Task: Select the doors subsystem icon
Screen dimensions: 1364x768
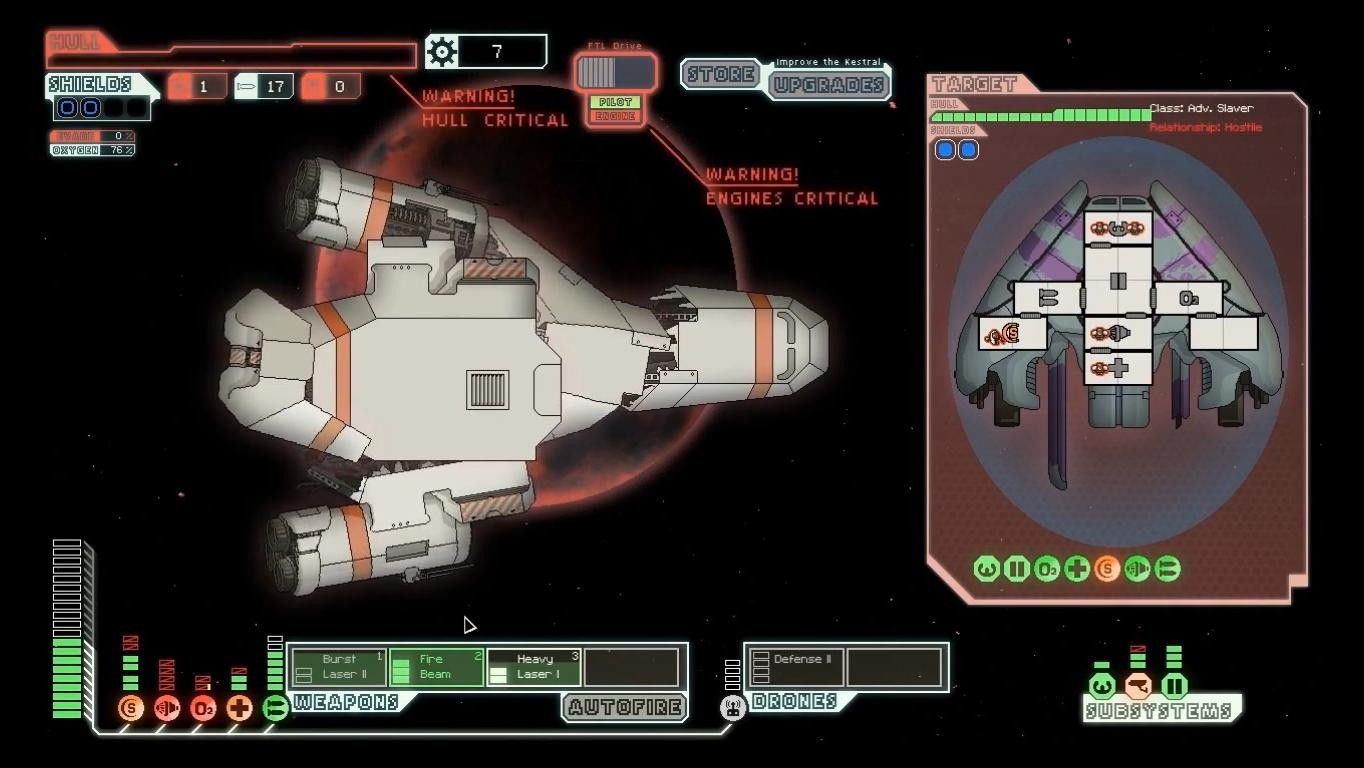Action: point(1174,687)
